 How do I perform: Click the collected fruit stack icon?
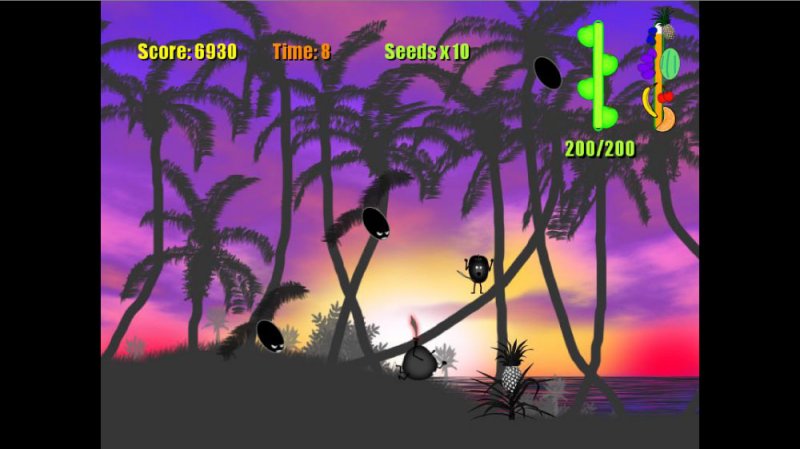point(660,70)
